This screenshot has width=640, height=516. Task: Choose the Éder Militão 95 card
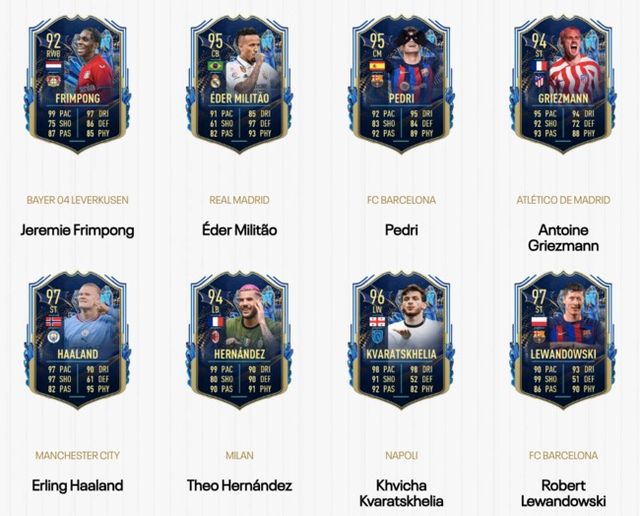pyautogui.click(x=239, y=87)
